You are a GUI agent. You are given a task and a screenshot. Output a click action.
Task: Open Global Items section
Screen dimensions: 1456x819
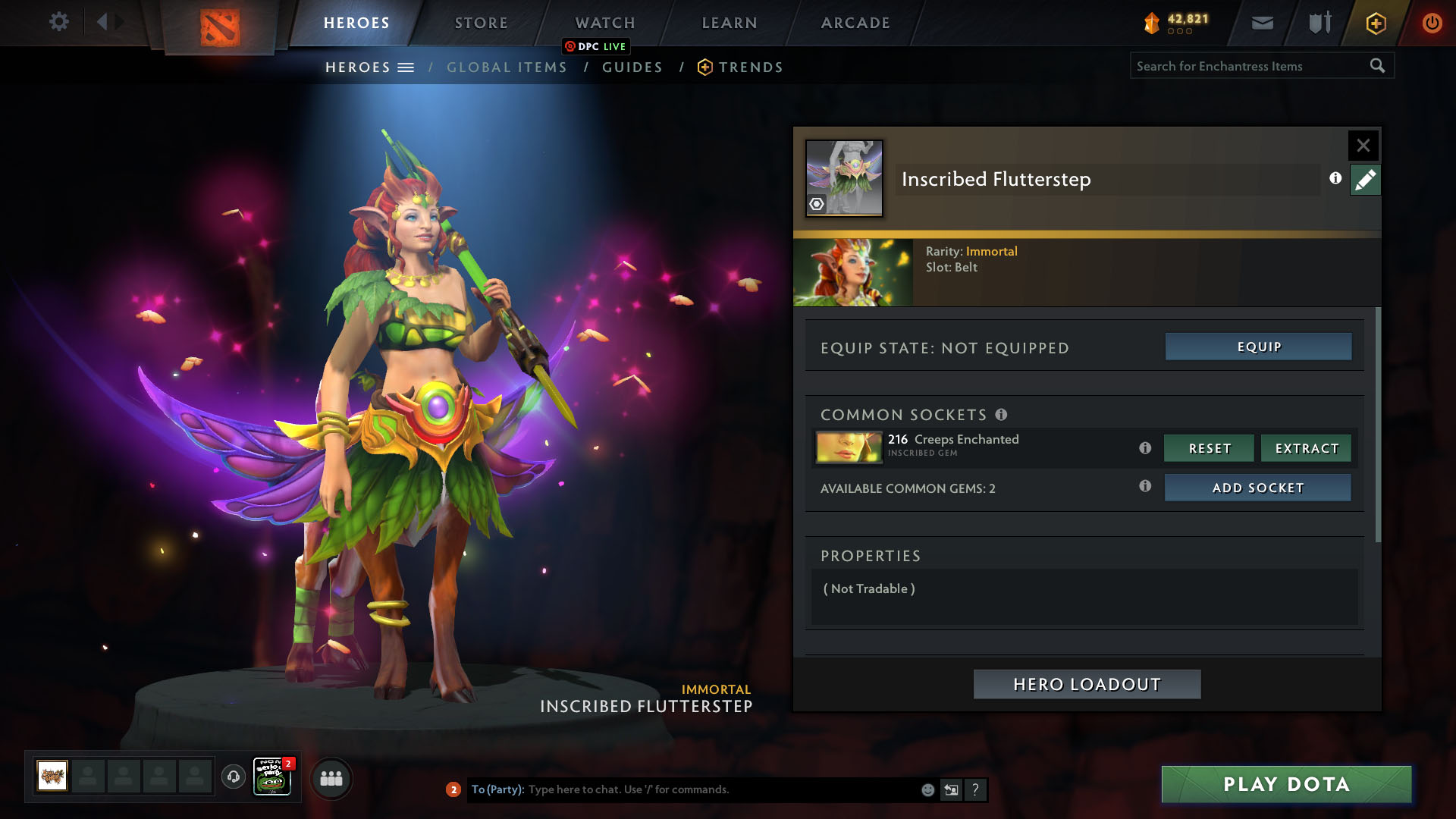tap(507, 67)
